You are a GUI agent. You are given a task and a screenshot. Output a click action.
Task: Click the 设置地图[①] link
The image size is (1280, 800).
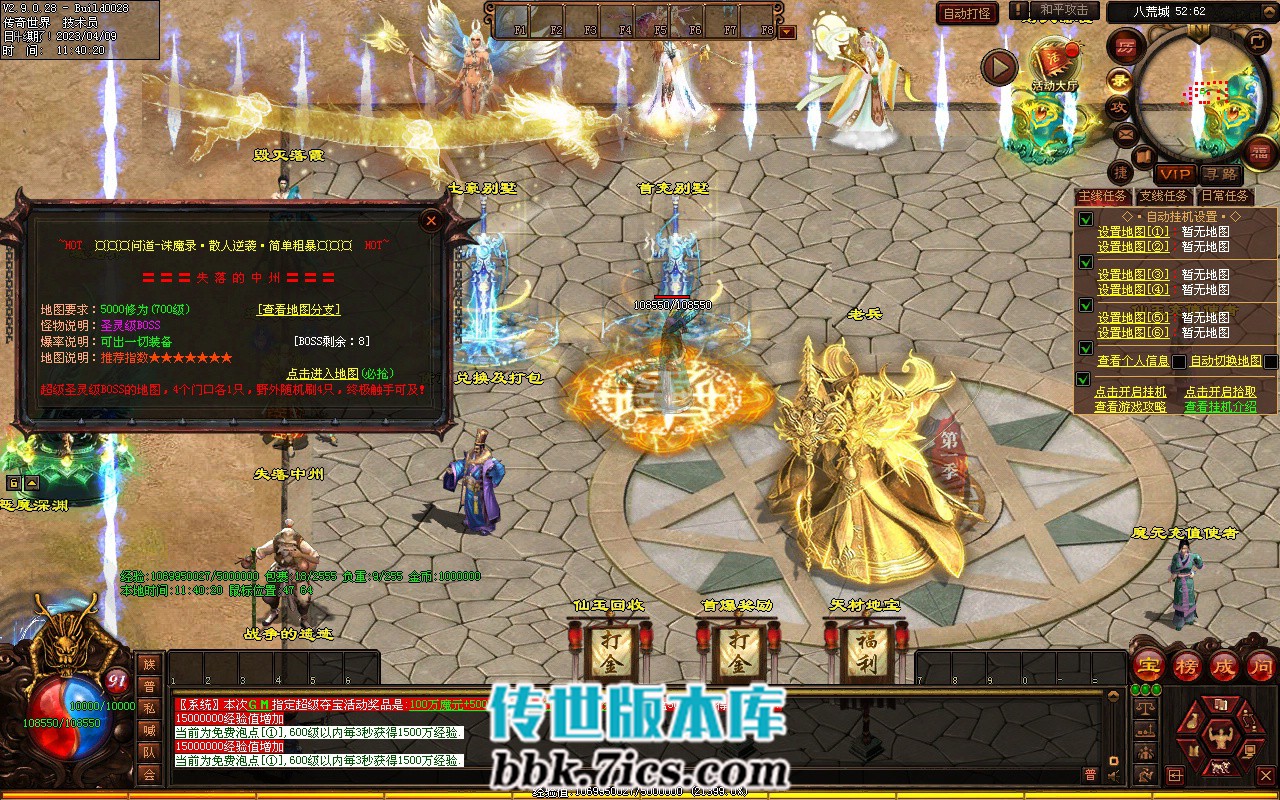coord(1132,232)
